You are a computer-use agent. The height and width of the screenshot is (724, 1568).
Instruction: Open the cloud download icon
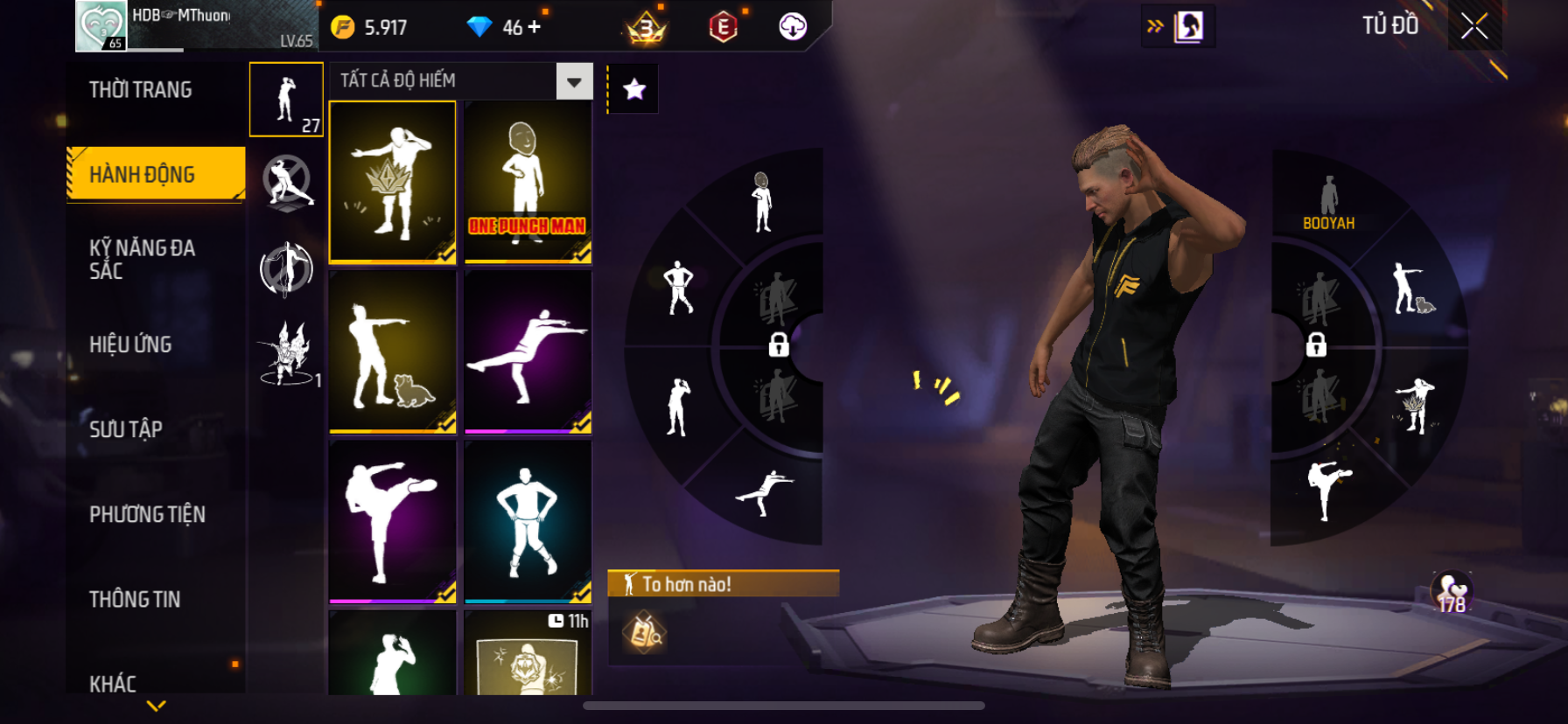click(793, 27)
